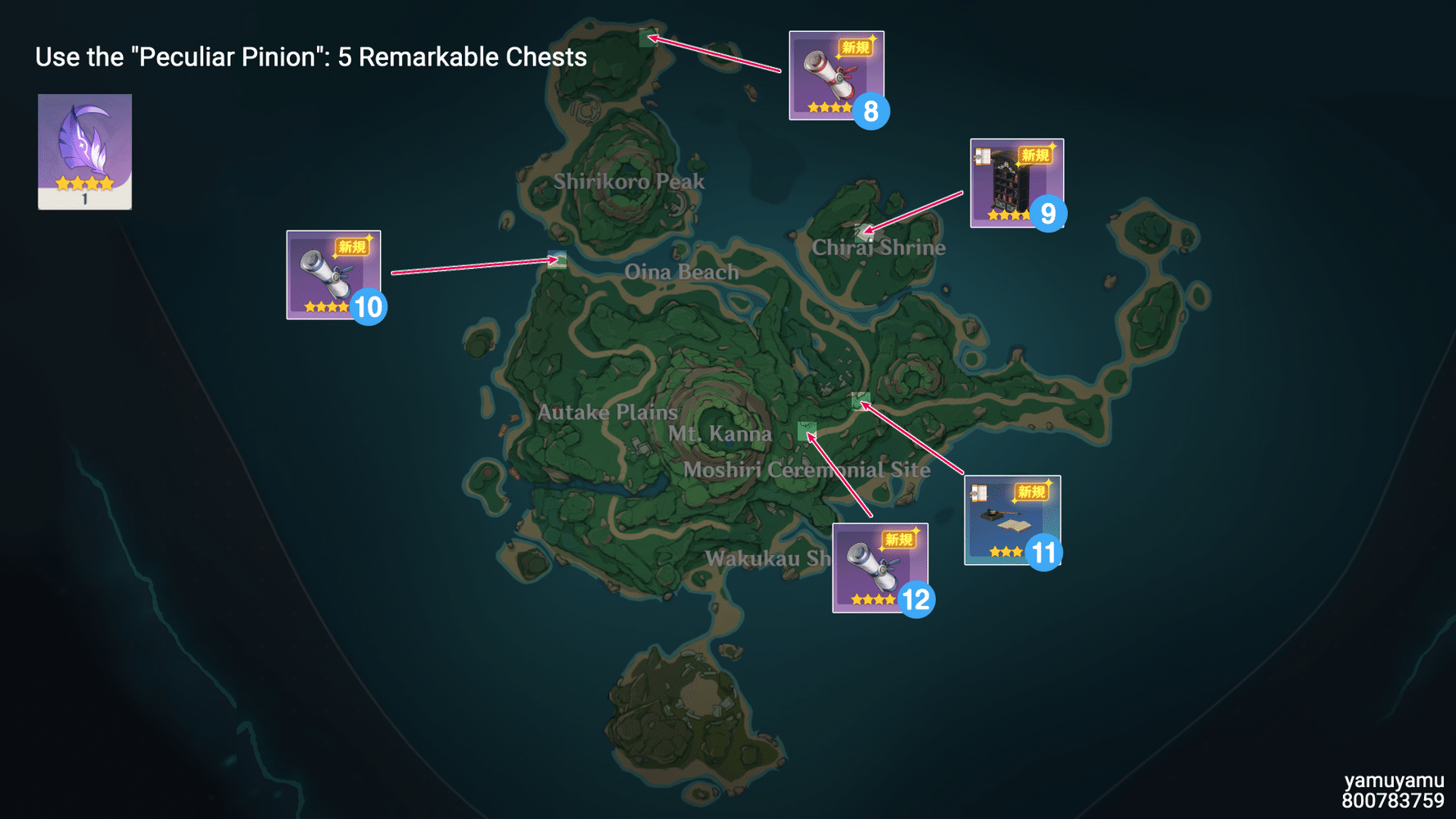The image size is (1456, 819).
Task: Toggle the 新規 badge on reward card 8
Action: click(x=854, y=48)
